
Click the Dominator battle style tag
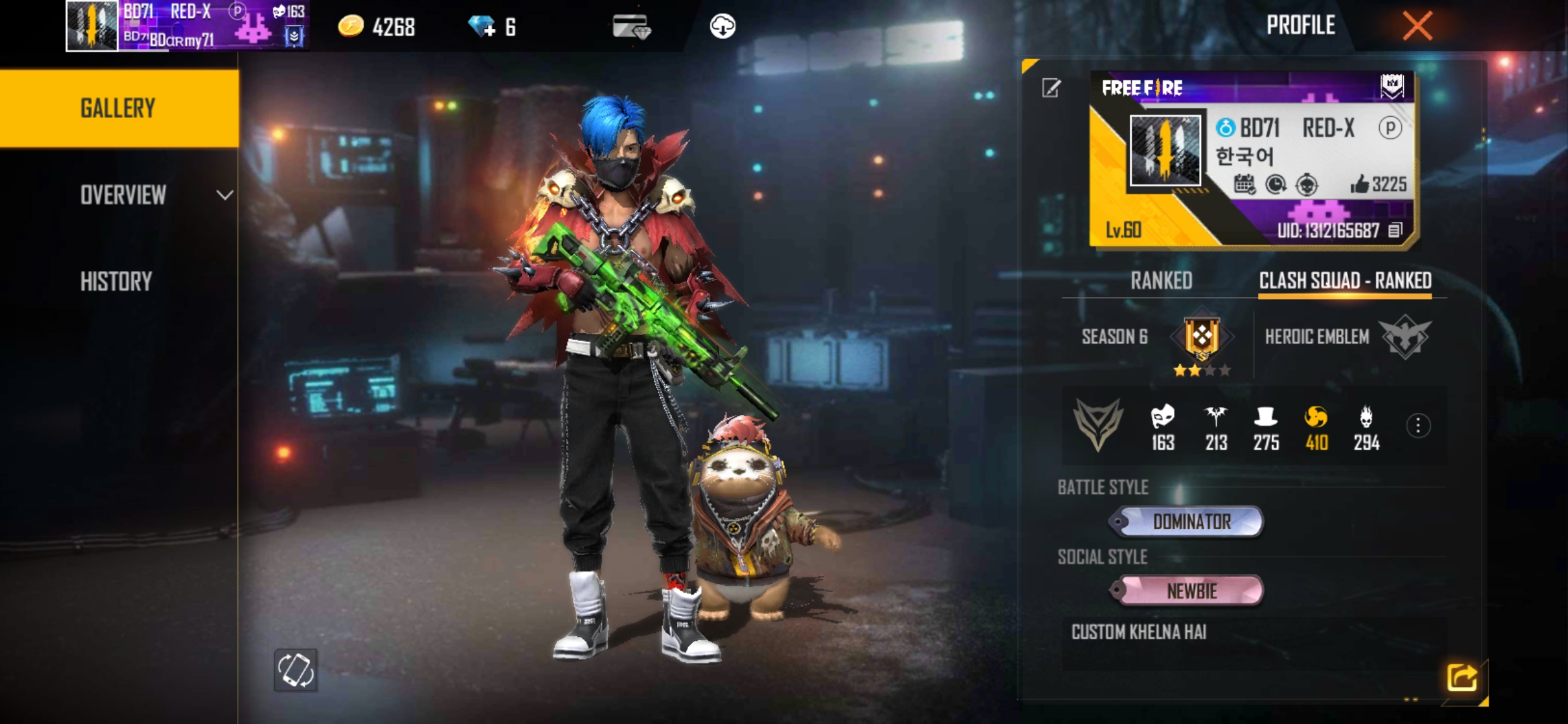1190,522
